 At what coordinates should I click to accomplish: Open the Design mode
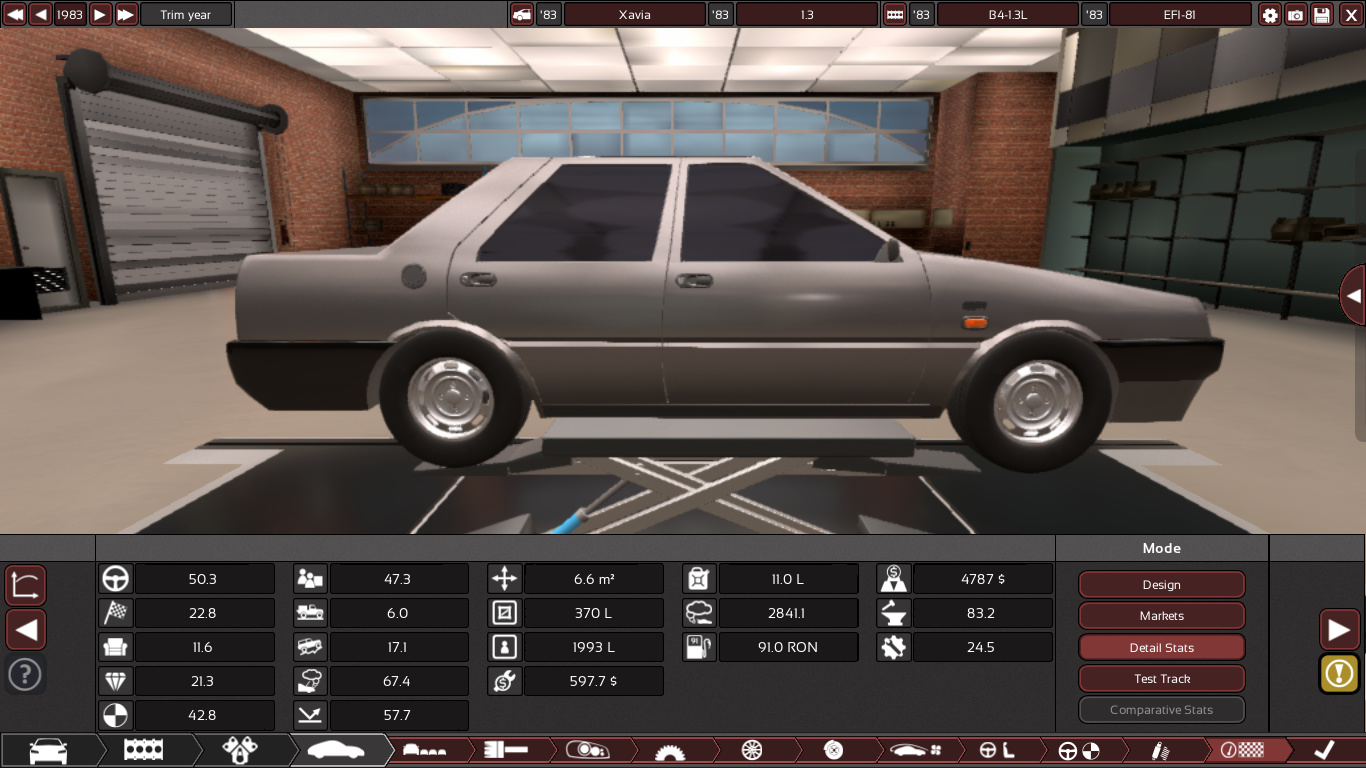click(1161, 585)
